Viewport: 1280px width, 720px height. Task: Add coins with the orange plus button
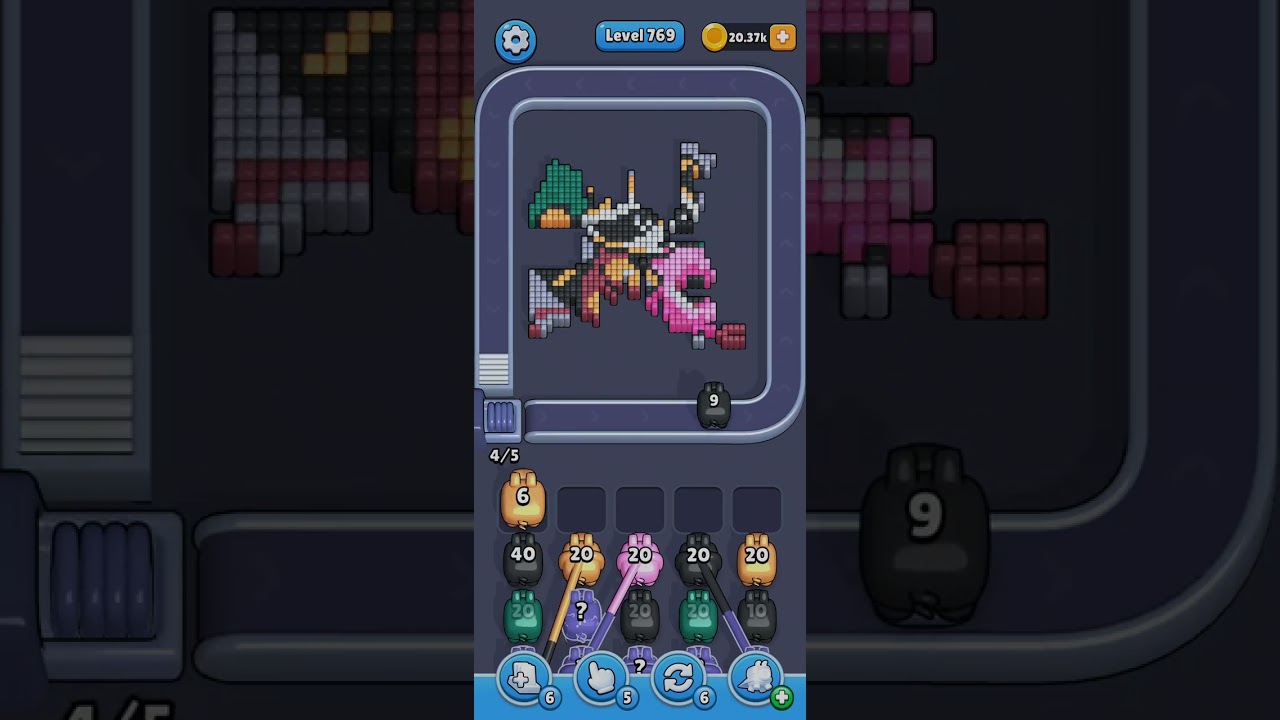coord(783,37)
